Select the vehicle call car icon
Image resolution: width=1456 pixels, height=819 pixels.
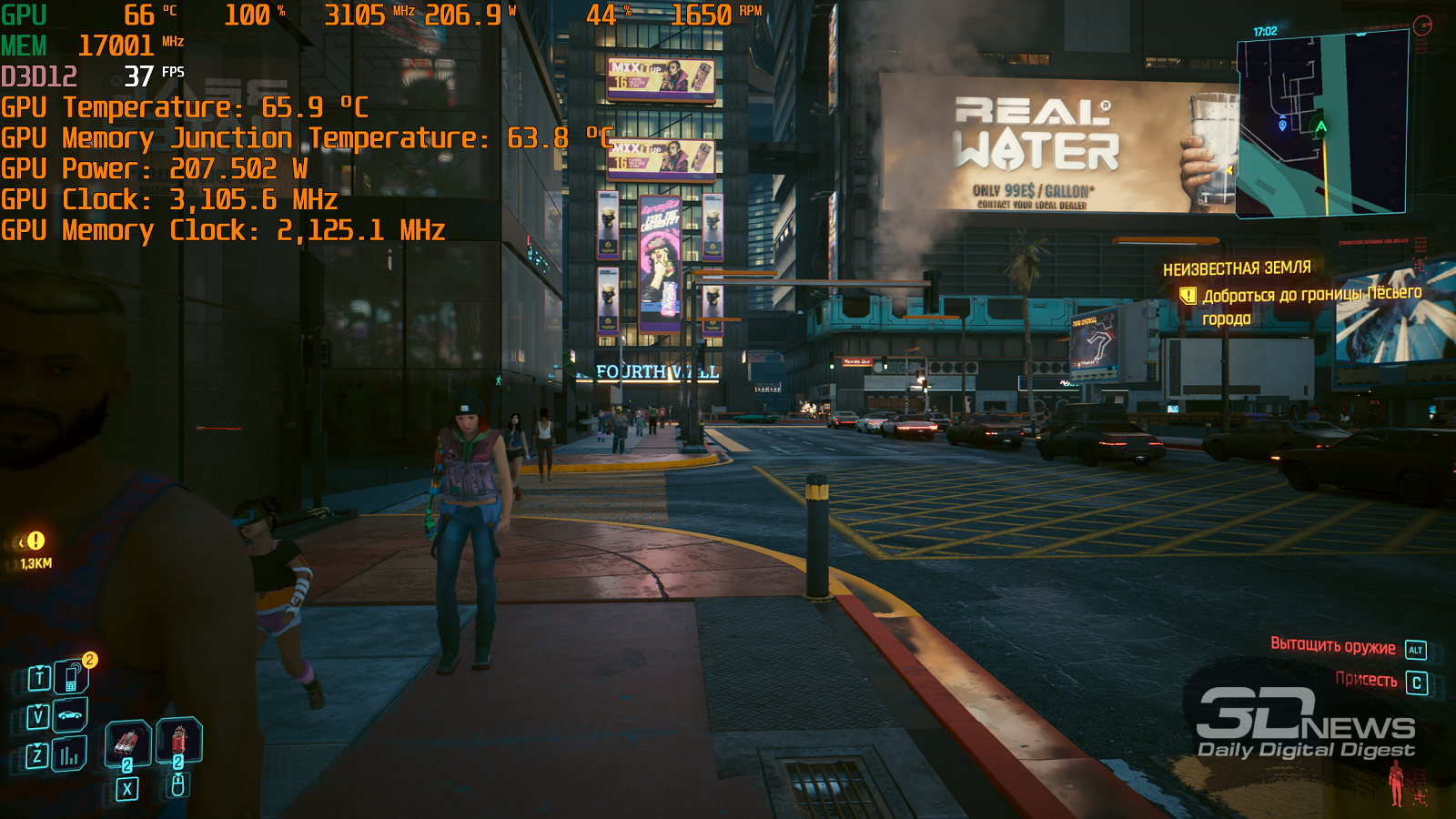[70, 715]
